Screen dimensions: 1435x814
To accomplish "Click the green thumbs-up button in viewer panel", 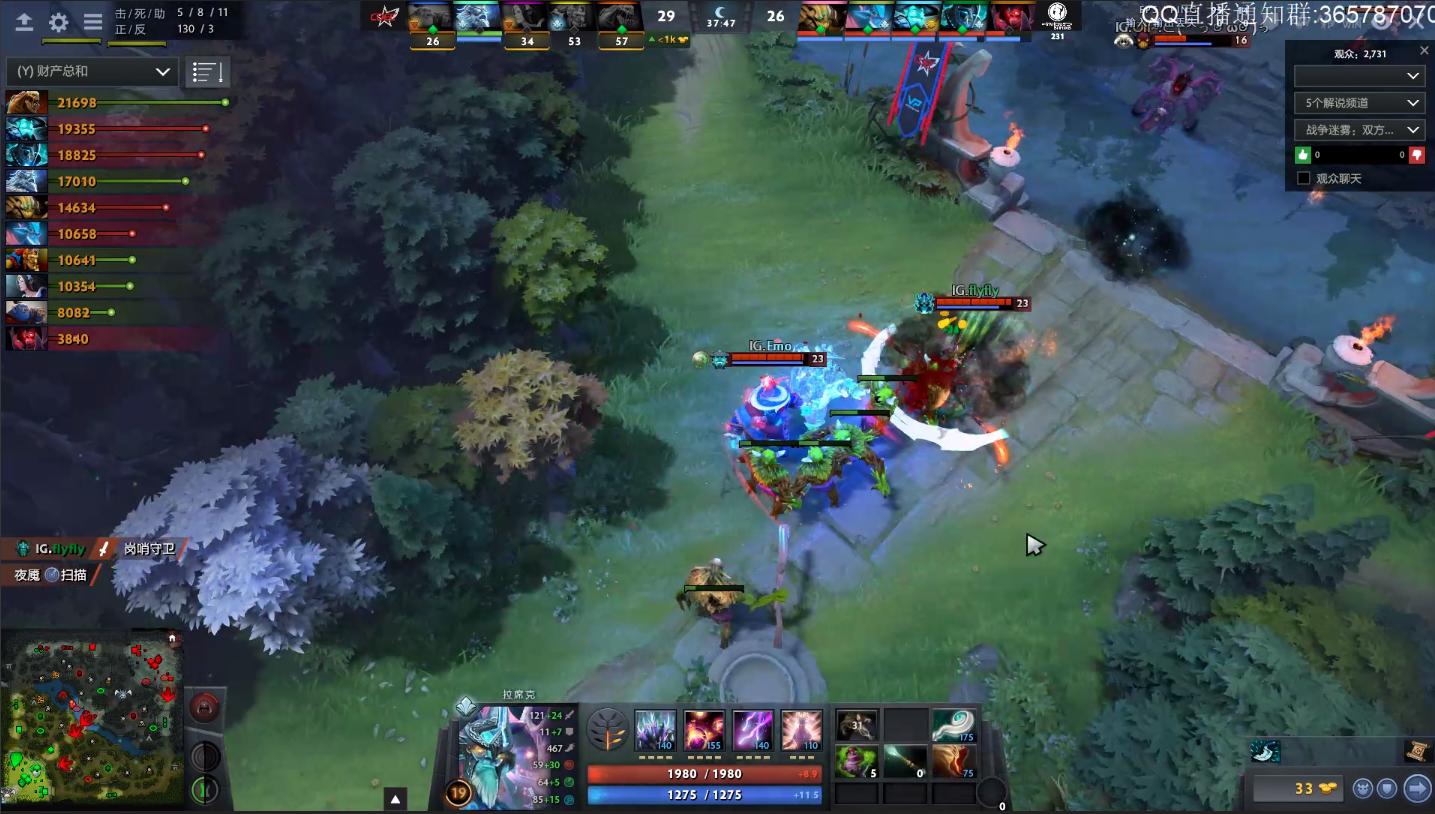I will (x=1302, y=155).
